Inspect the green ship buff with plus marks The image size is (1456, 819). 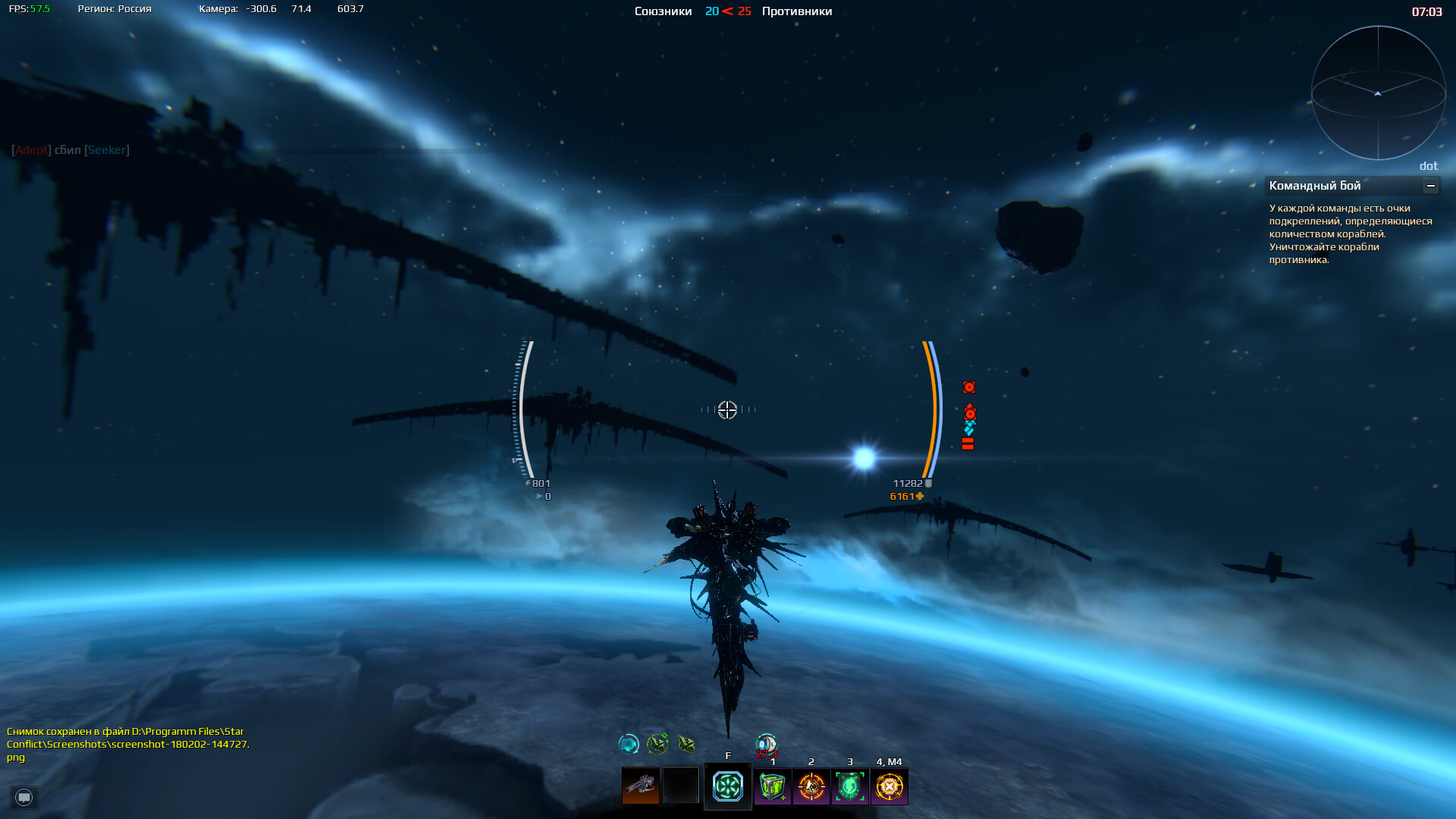pos(657,744)
